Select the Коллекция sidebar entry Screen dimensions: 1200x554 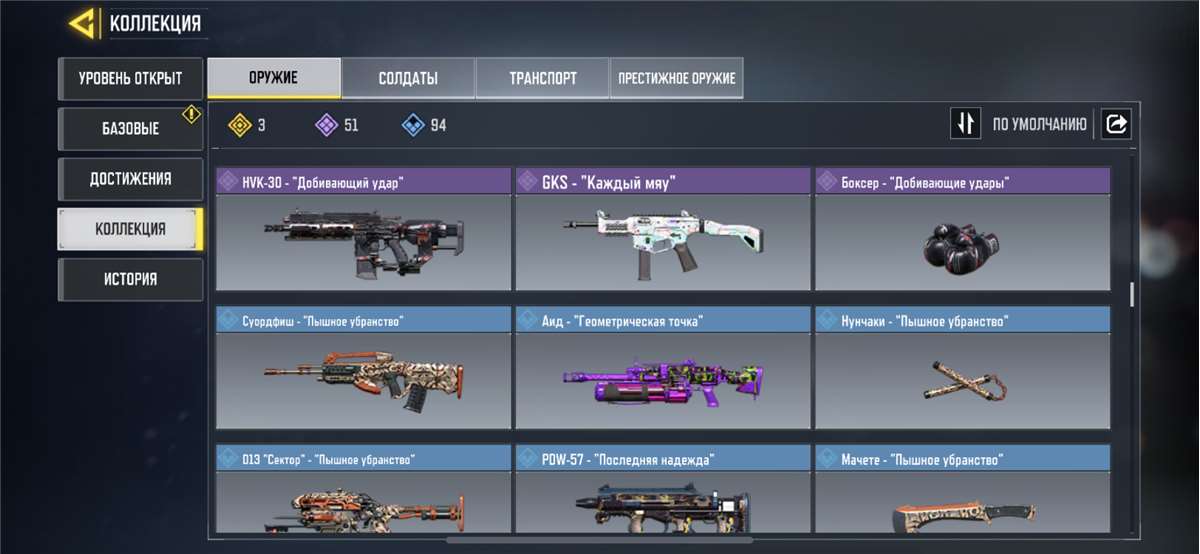[x=130, y=229]
